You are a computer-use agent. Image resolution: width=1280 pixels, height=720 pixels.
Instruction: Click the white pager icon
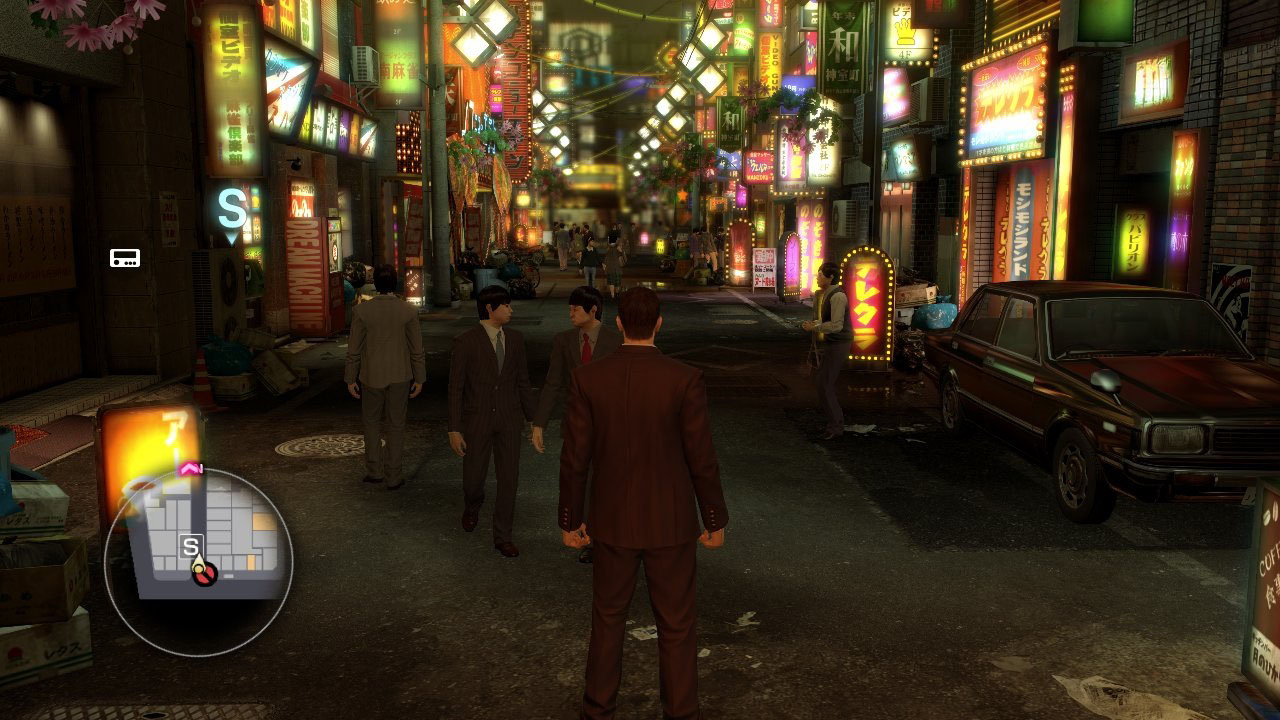125,258
